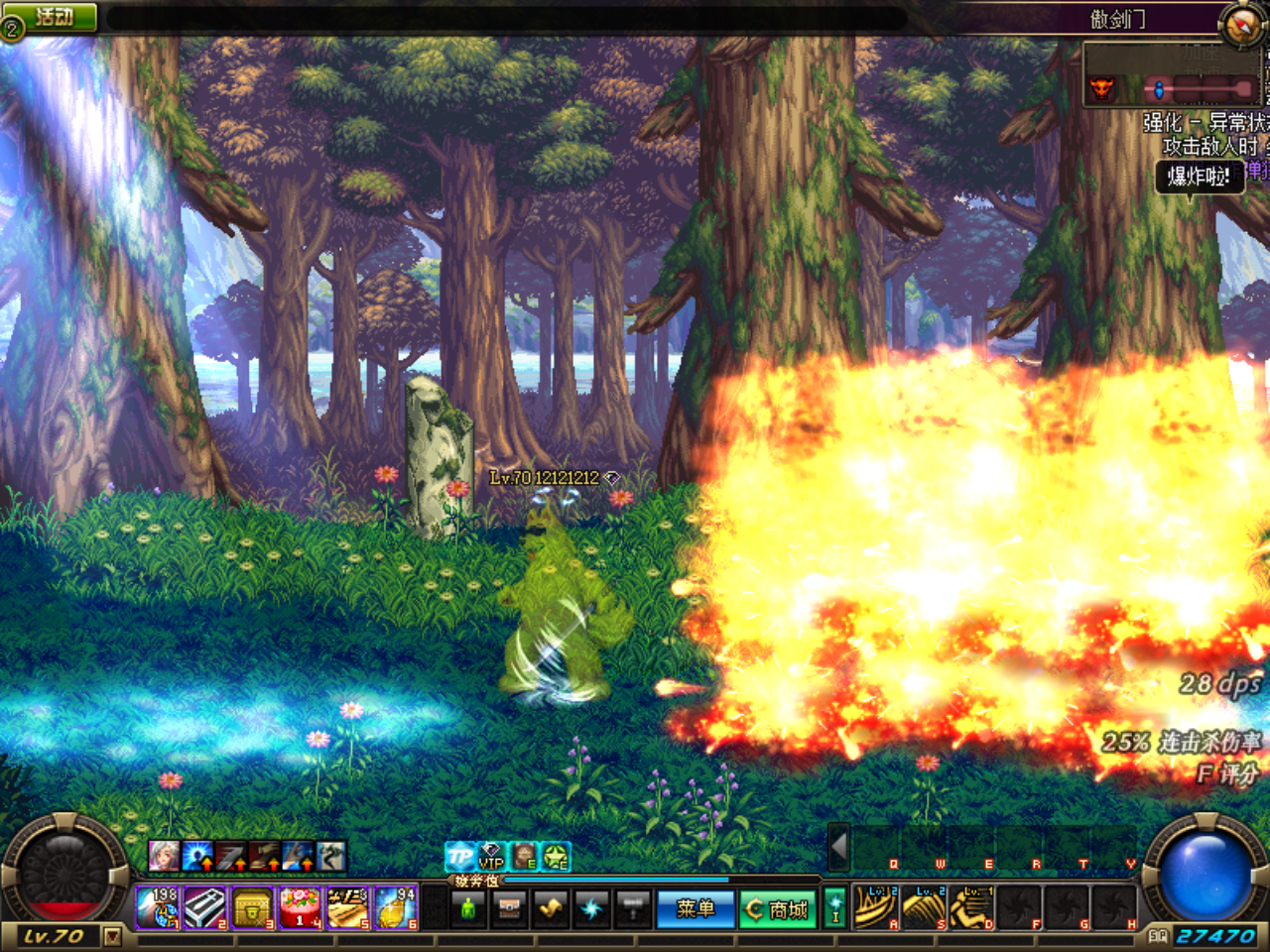Select the silver case in quick slot 2

pos(205,907)
